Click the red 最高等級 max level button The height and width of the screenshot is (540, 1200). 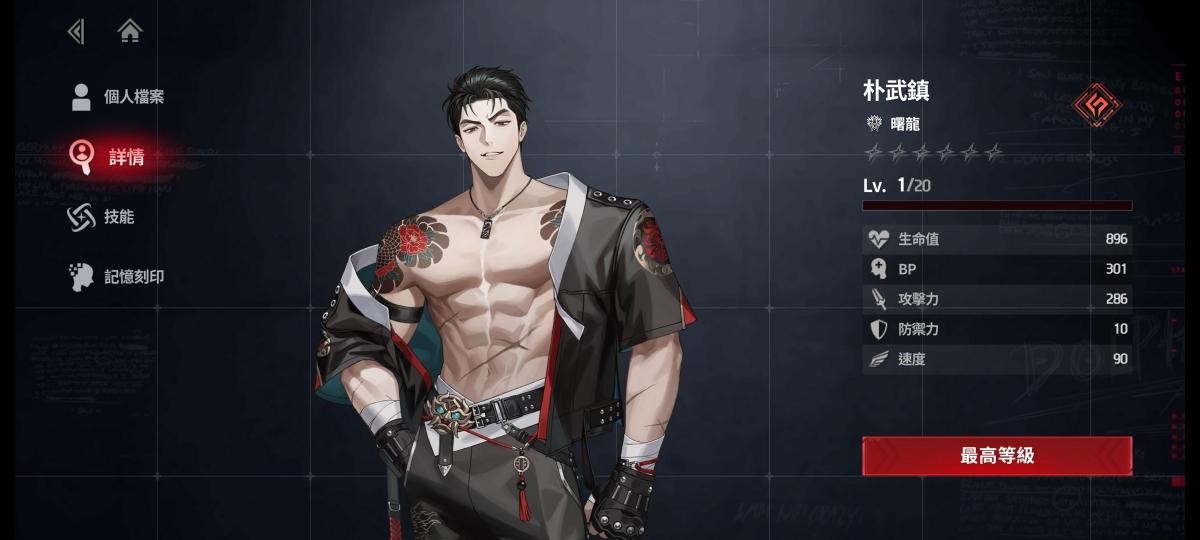coord(997,456)
